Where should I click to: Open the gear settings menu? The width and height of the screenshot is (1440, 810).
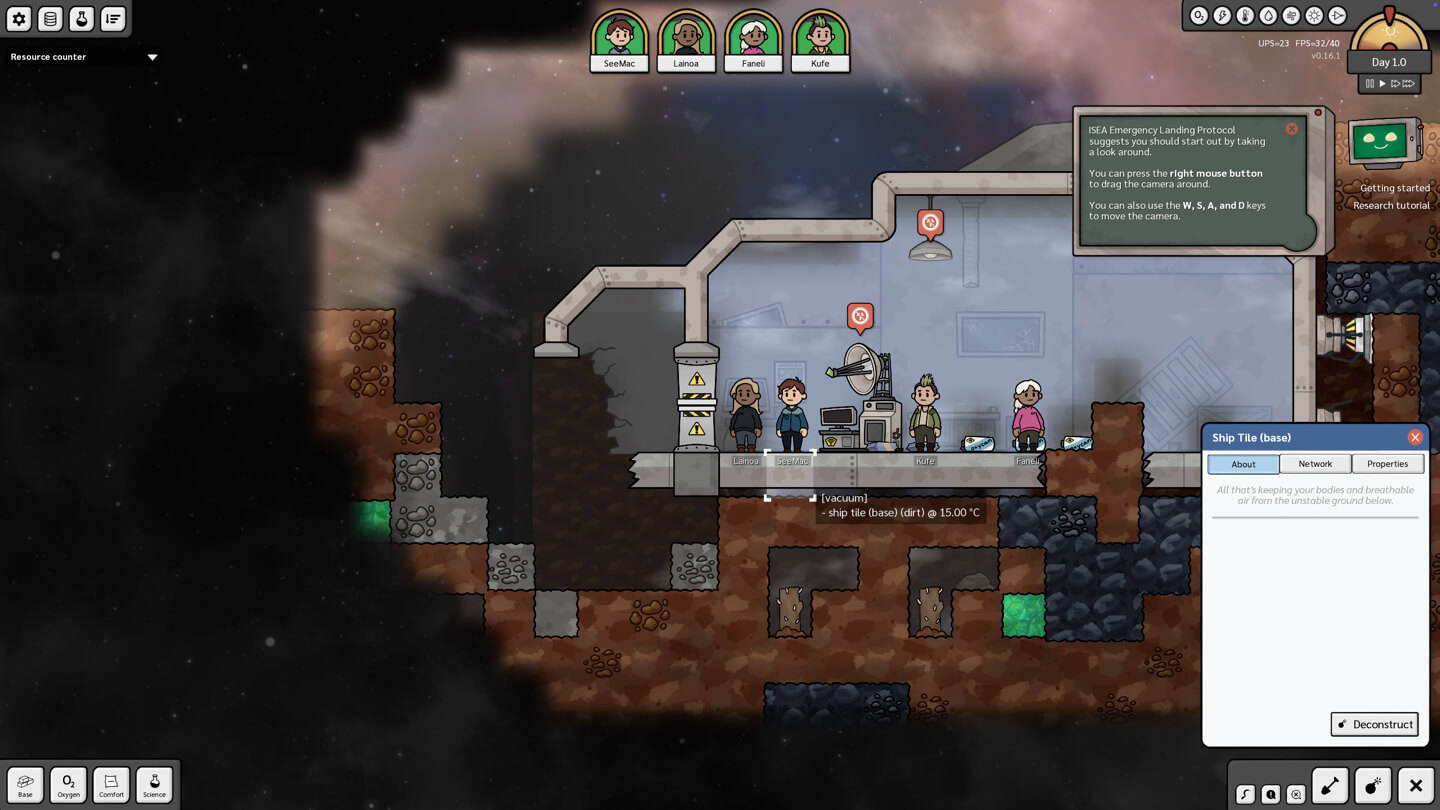pos(19,18)
